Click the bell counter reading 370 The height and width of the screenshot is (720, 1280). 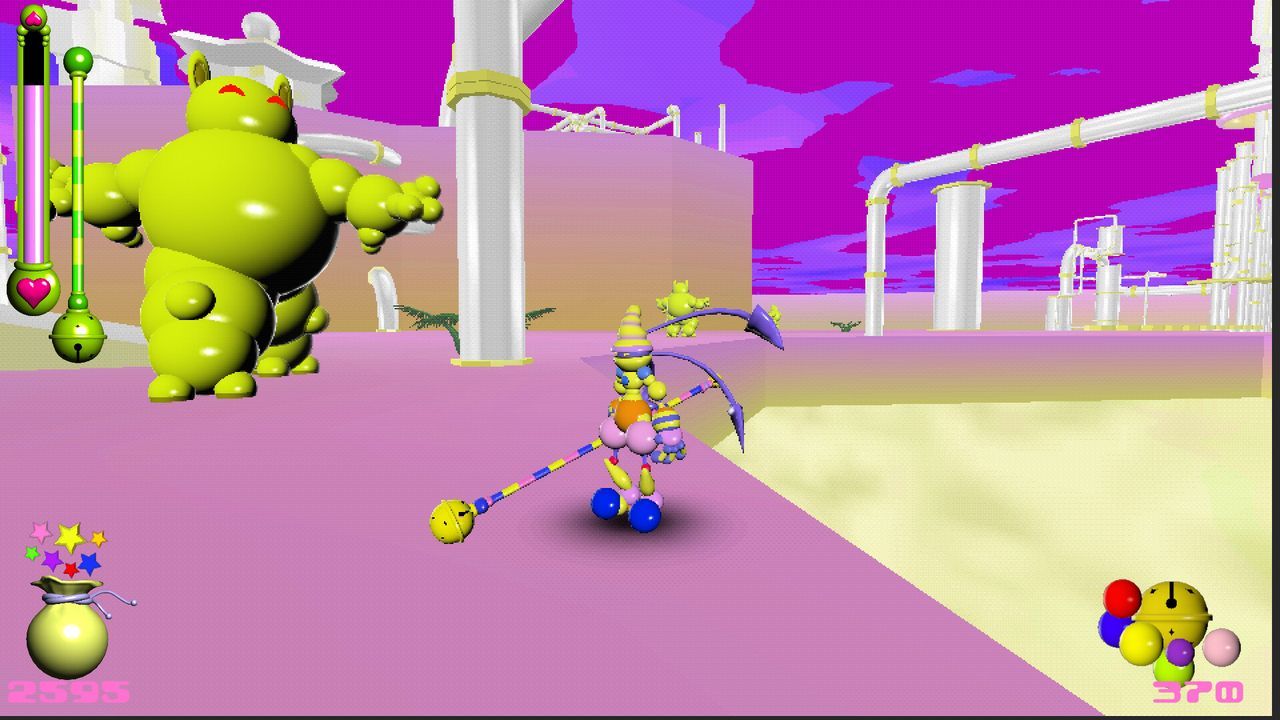[x=1199, y=691]
